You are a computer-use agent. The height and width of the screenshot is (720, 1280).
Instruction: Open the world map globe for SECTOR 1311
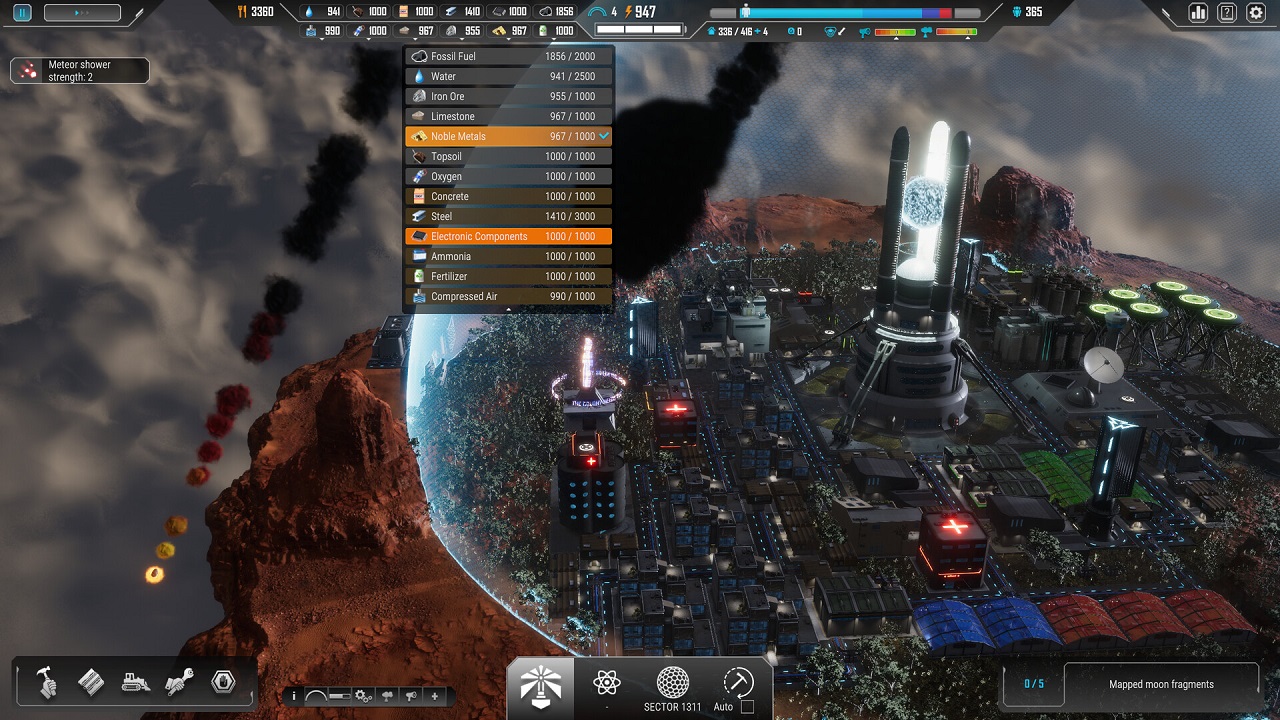coord(672,684)
